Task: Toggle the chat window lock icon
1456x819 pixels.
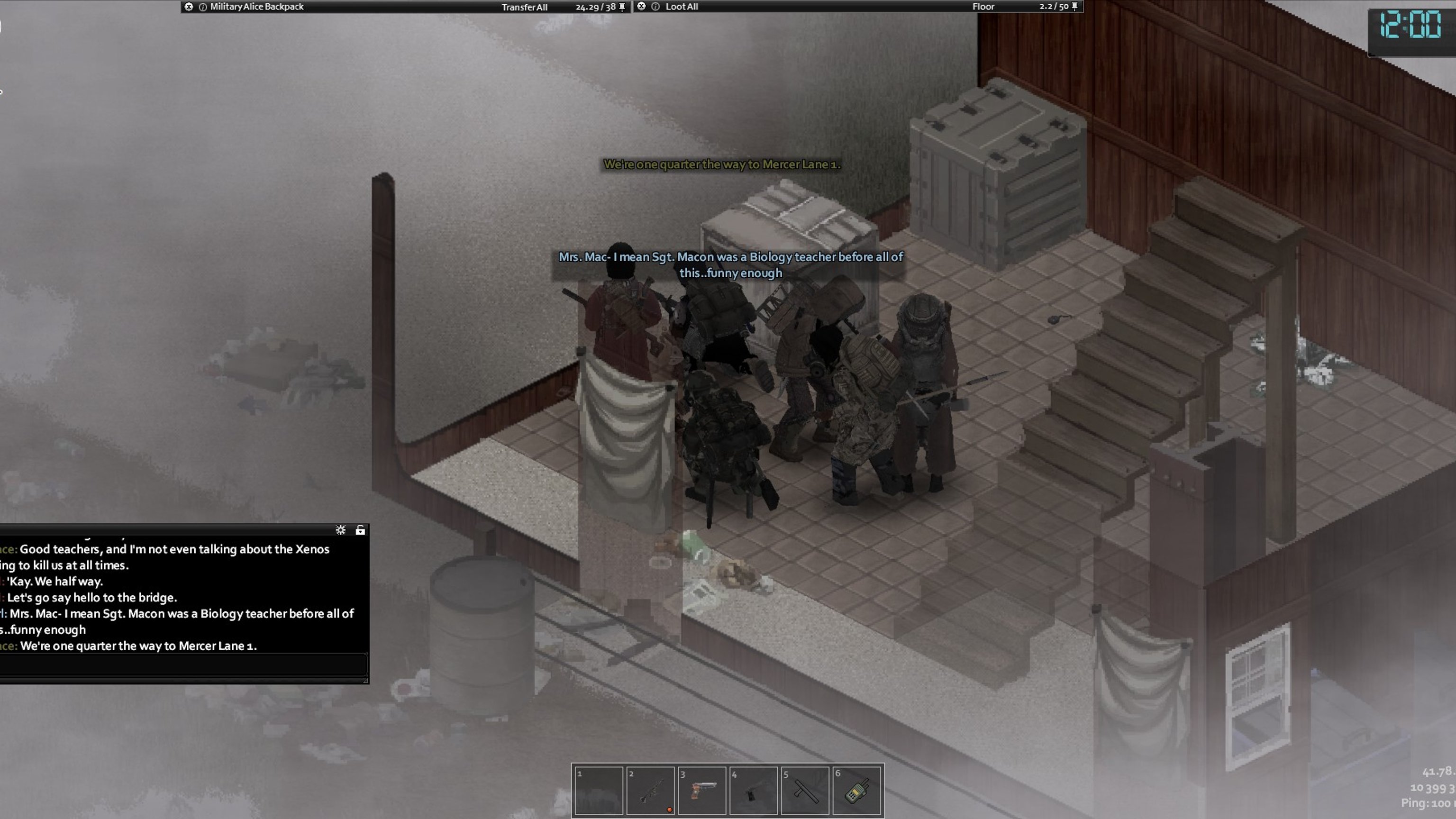Action: coord(360,530)
